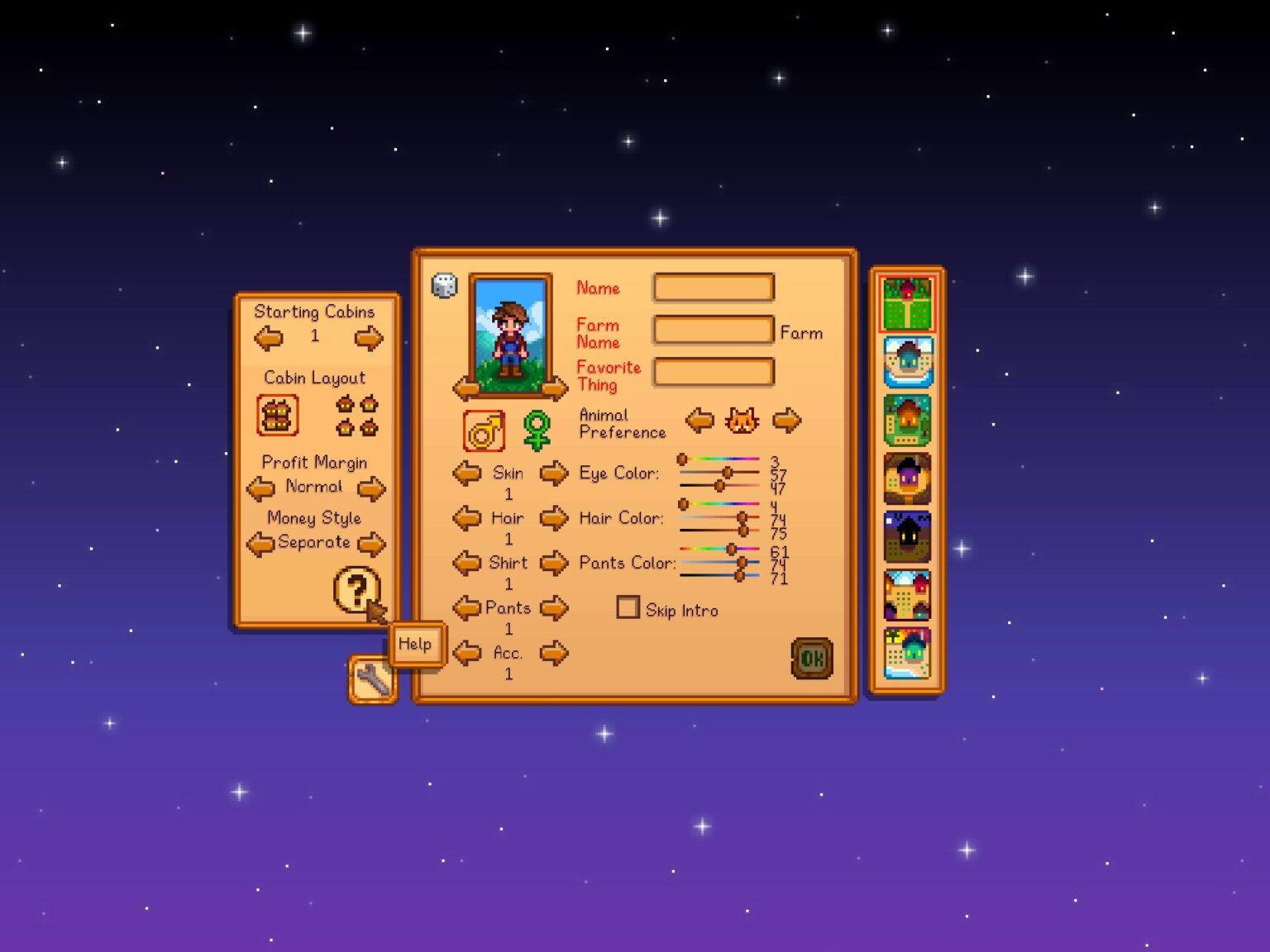Enable the Skip Intro checkbox

[x=628, y=607]
